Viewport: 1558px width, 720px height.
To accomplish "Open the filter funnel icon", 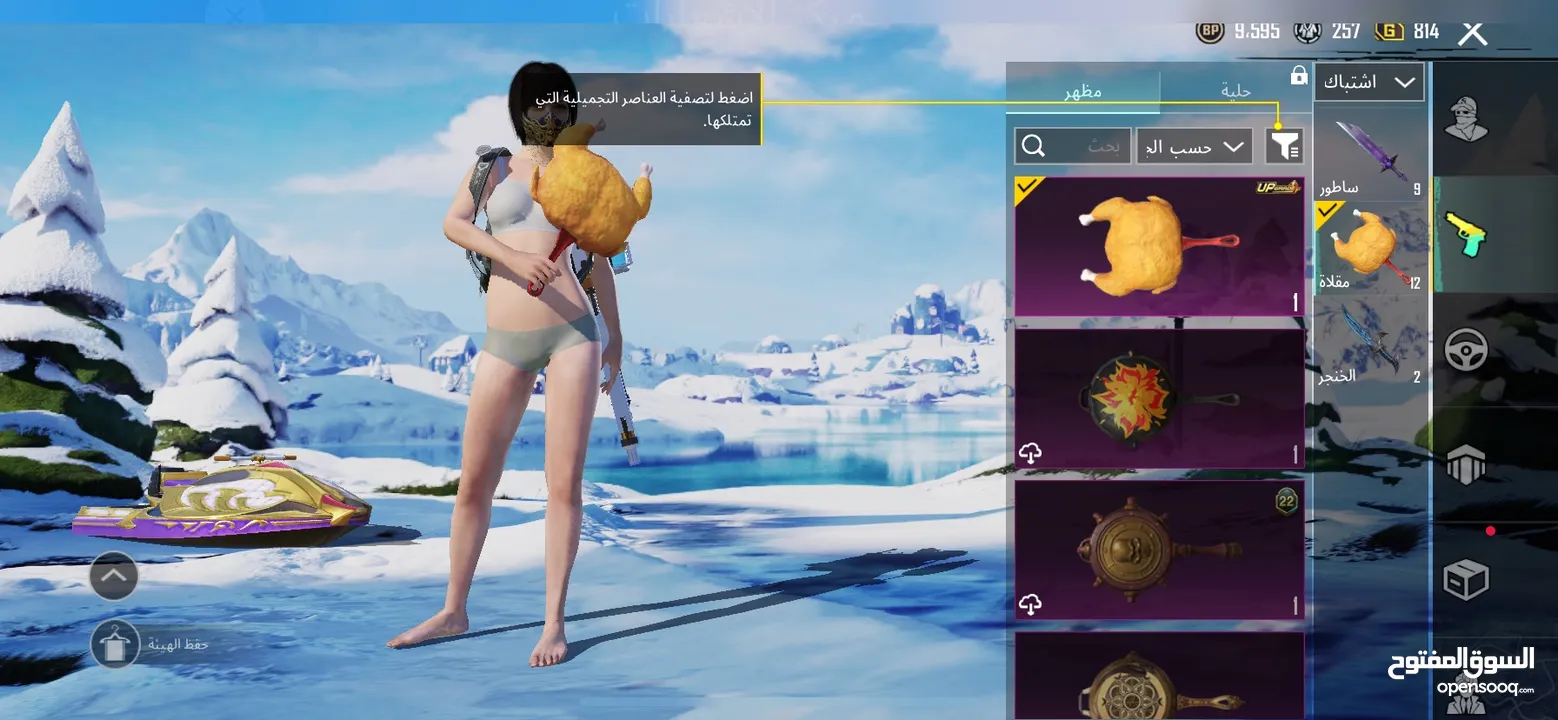I will coord(1285,146).
